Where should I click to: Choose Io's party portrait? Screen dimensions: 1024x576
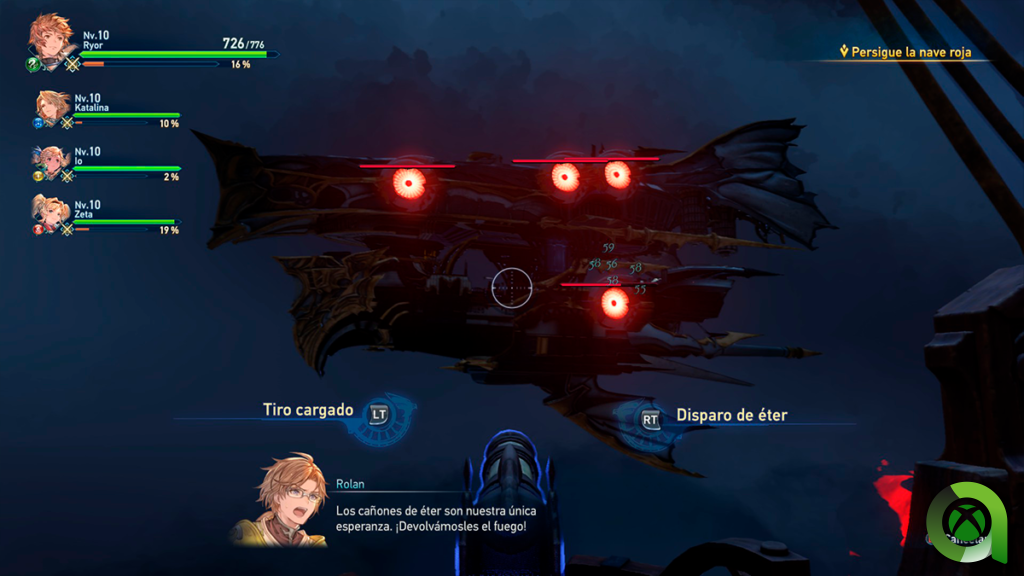click(53, 161)
